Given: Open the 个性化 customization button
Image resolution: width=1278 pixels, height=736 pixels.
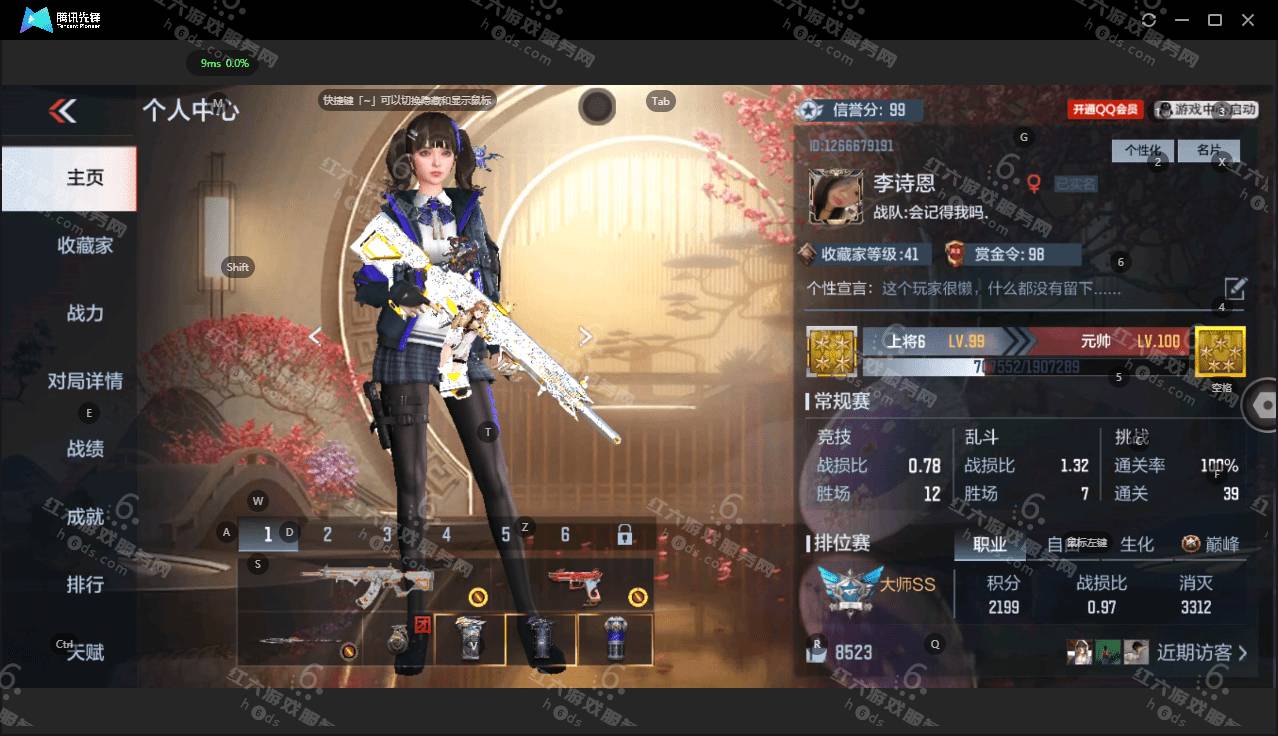Looking at the screenshot, I should coord(1142,151).
